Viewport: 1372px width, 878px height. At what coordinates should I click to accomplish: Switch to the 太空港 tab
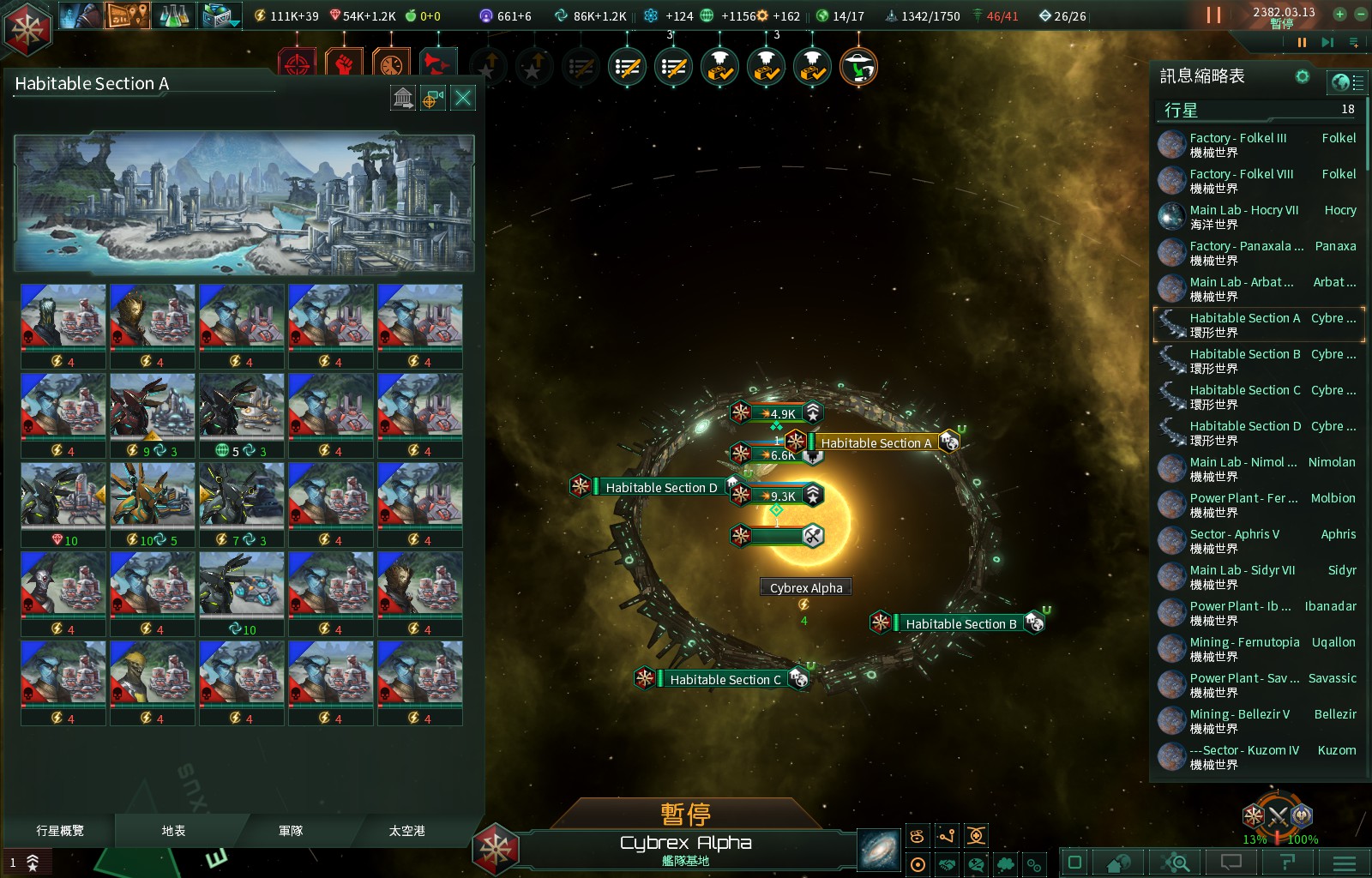(x=406, y=830)
